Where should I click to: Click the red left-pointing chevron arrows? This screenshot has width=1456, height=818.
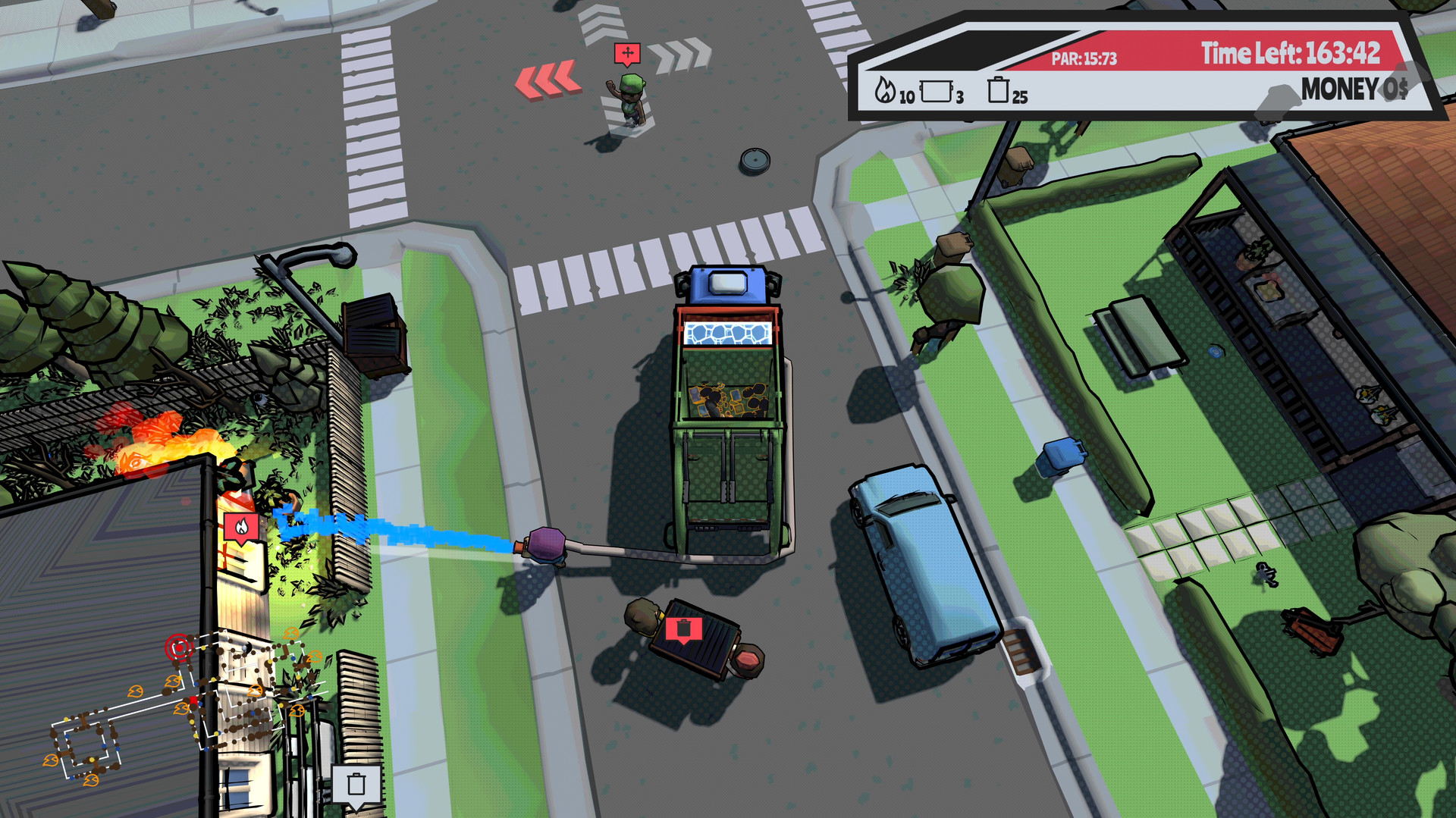coord(549,78)
